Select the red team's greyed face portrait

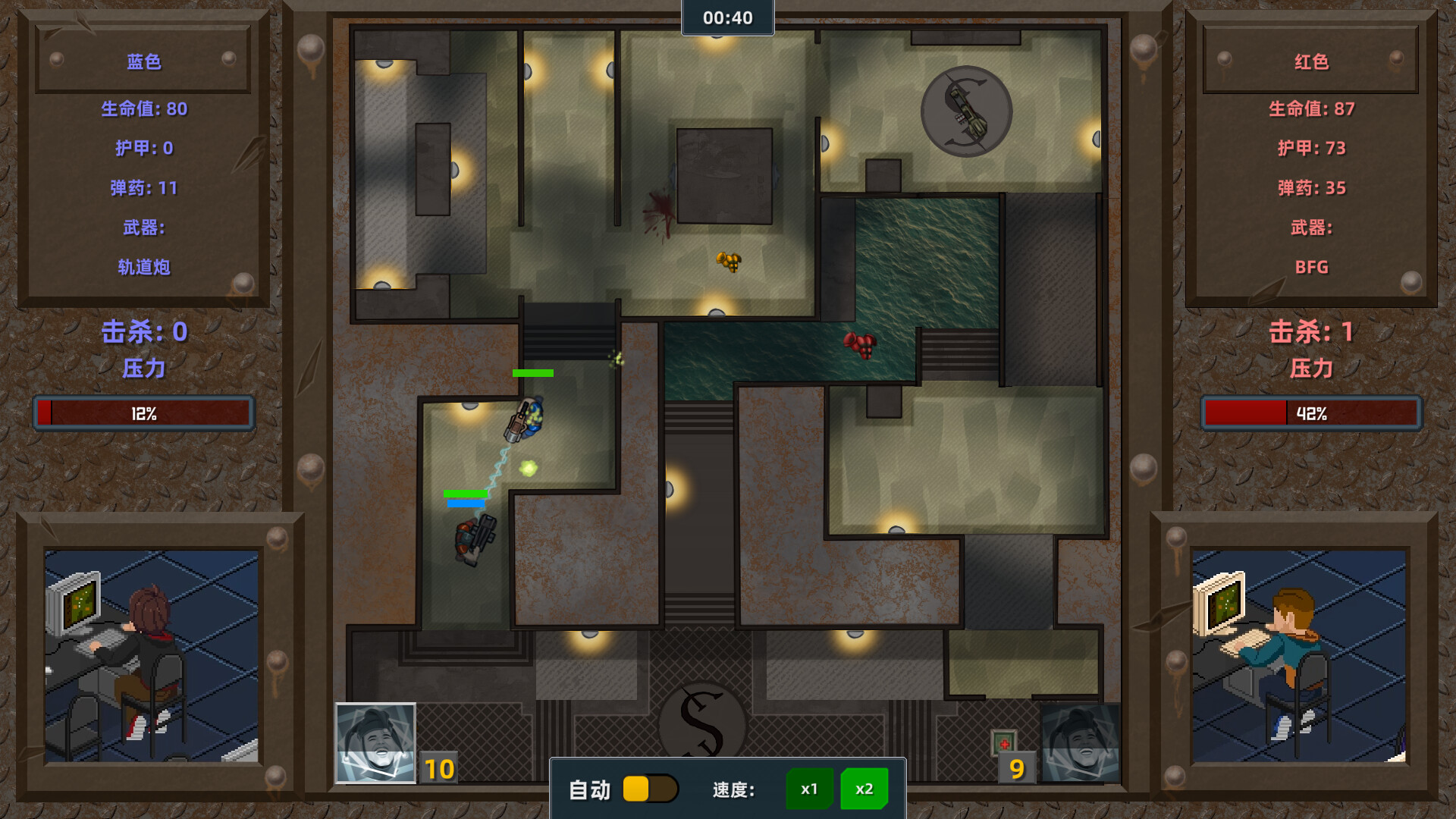[x=1080, y=743]
